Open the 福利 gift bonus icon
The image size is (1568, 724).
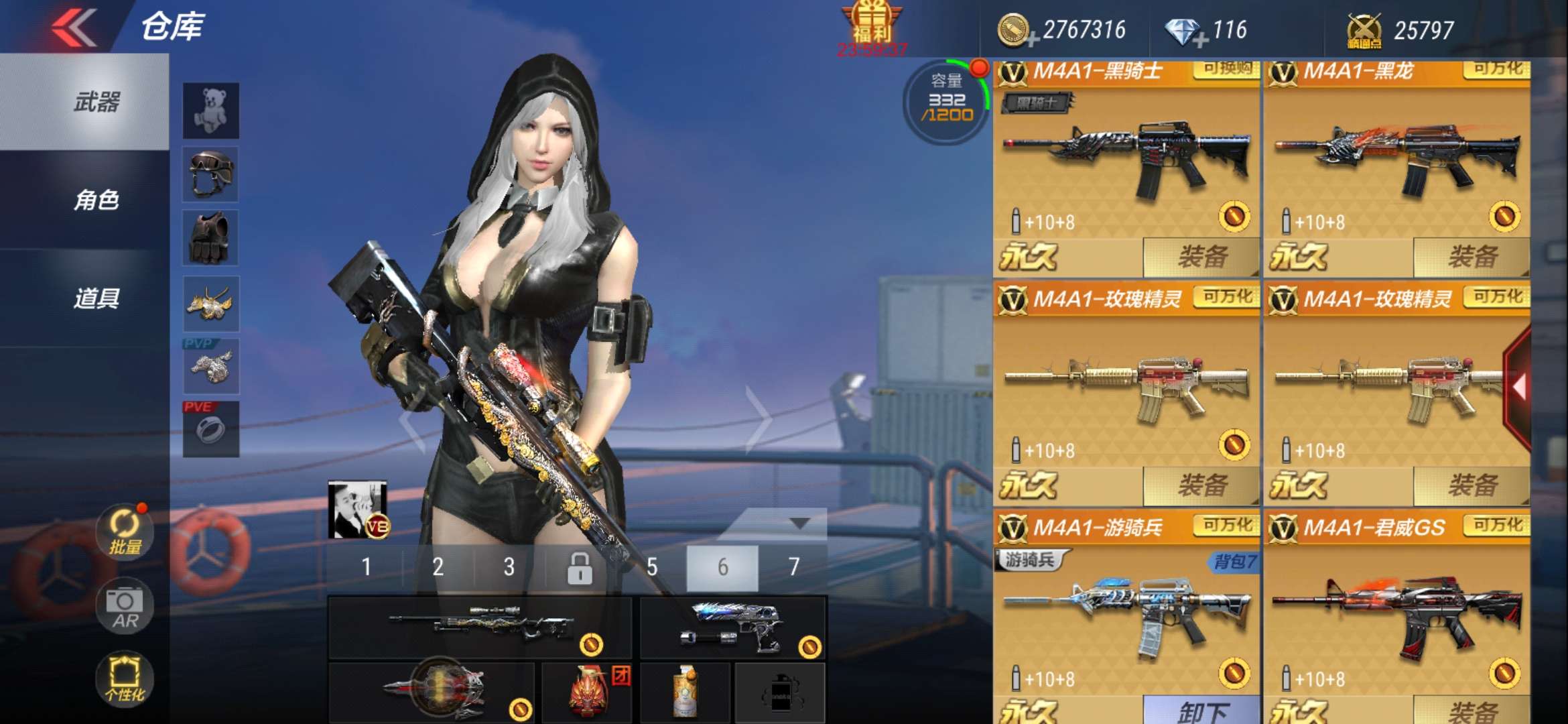coord(872,27)
